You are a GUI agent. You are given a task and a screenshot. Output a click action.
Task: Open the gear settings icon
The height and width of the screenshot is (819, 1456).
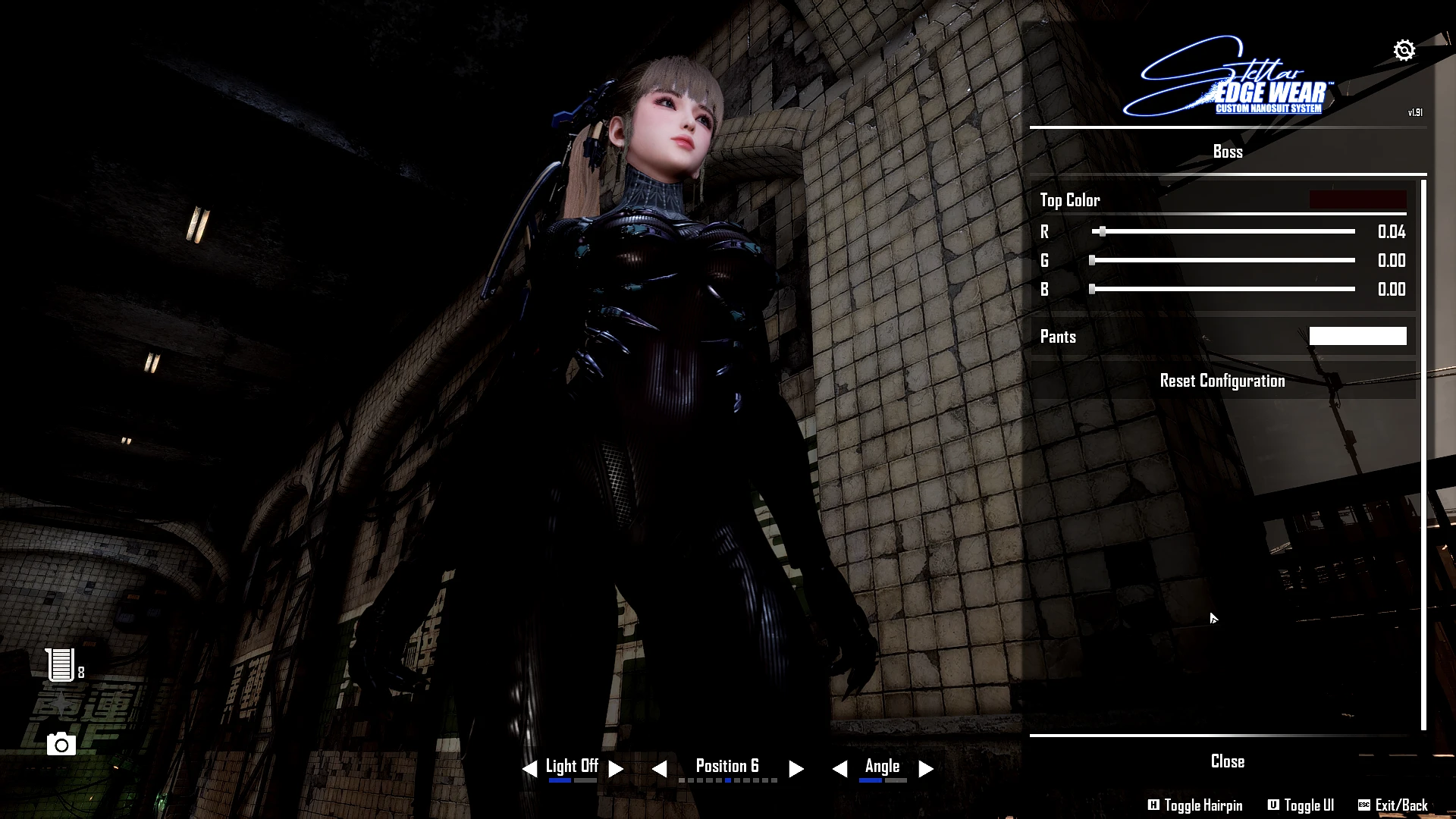(1404, 50)
